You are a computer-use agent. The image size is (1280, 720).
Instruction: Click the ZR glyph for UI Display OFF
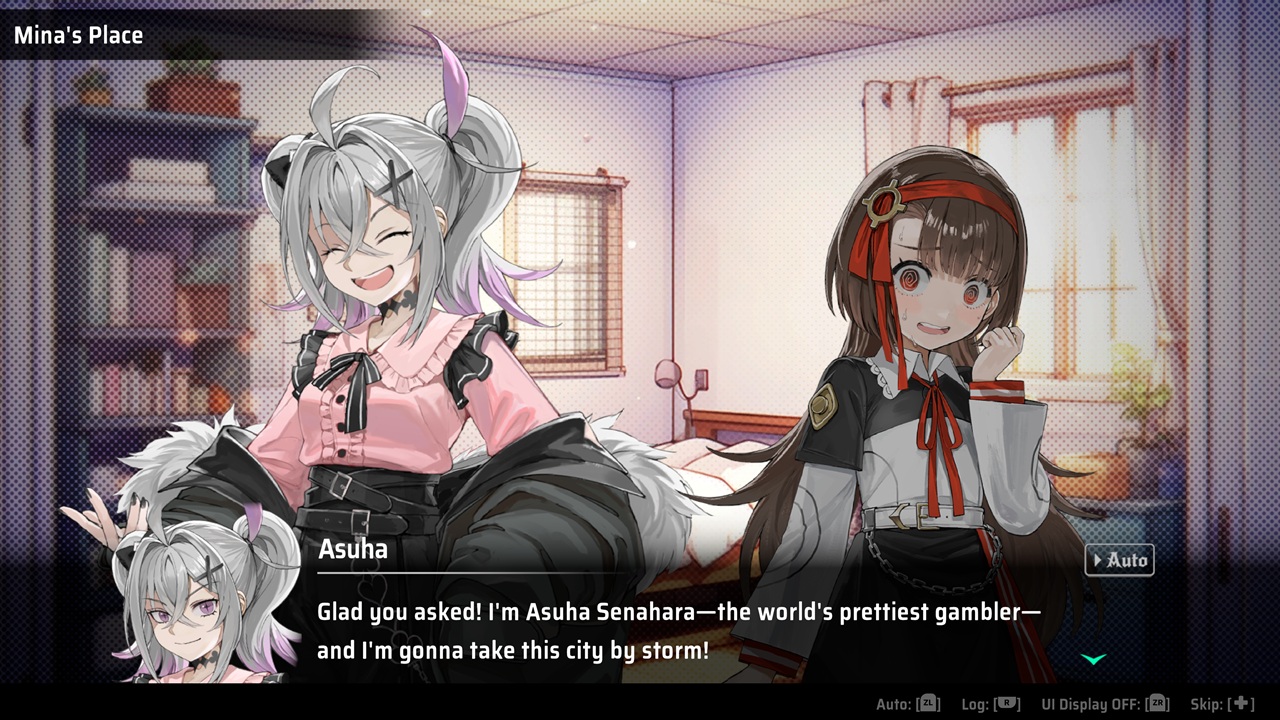(x=1157, y=701)
